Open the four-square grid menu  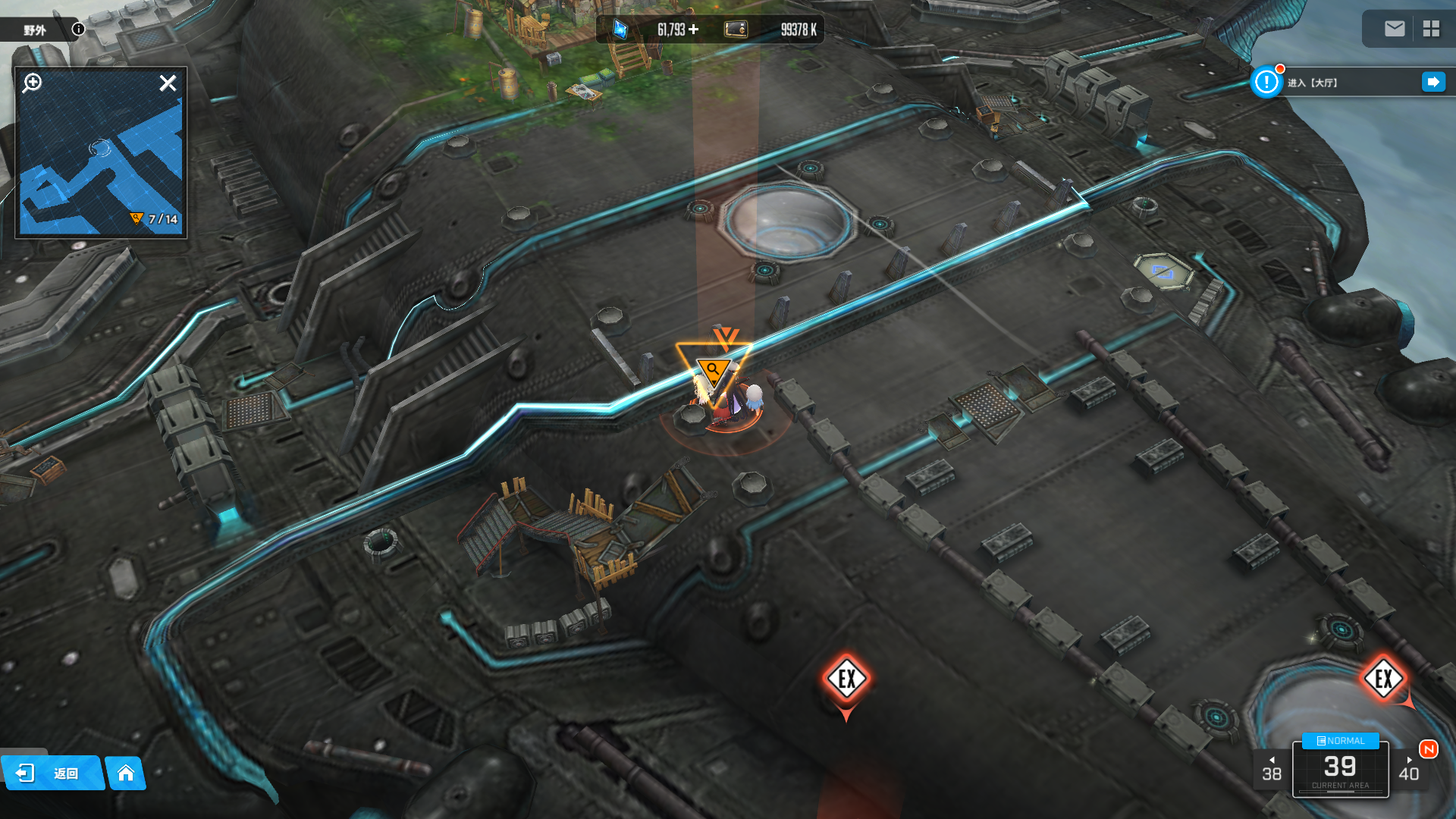pyautogui.click(x=1431, y=29)
